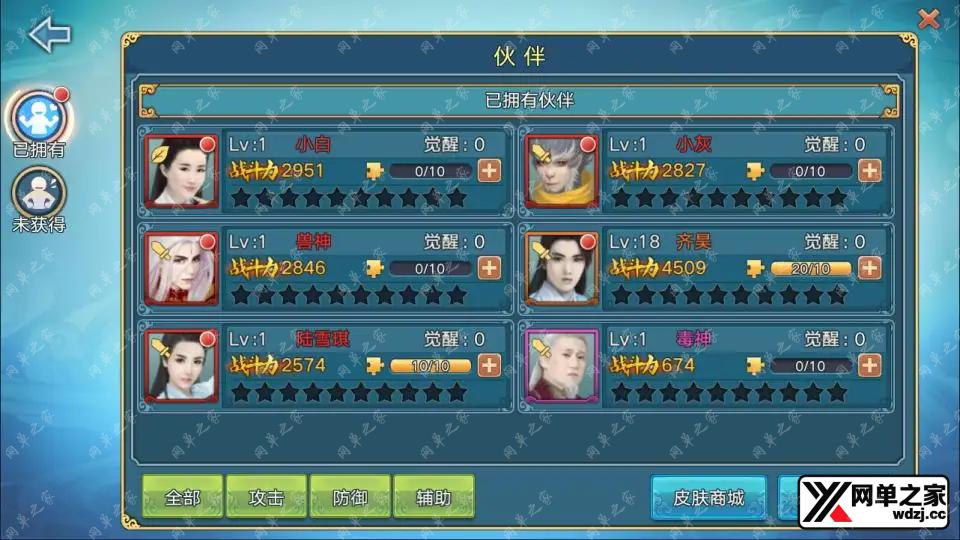This screenshot has width=960, height=540.
Task: Add fragments for 小白 with plus button
Action: [489, 170]
